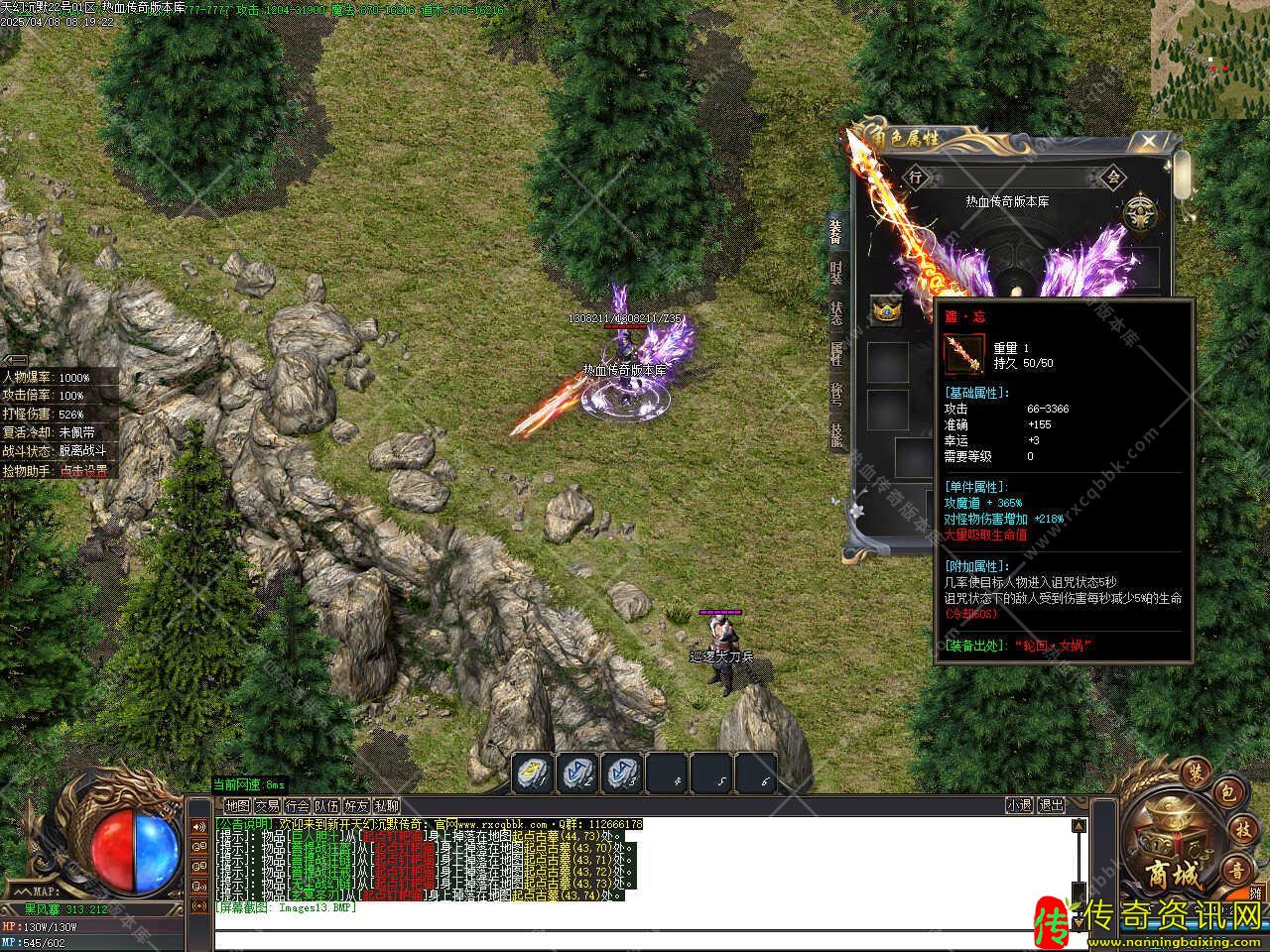
Task: Open the 交易 trade button
Action: coord(267,806)
